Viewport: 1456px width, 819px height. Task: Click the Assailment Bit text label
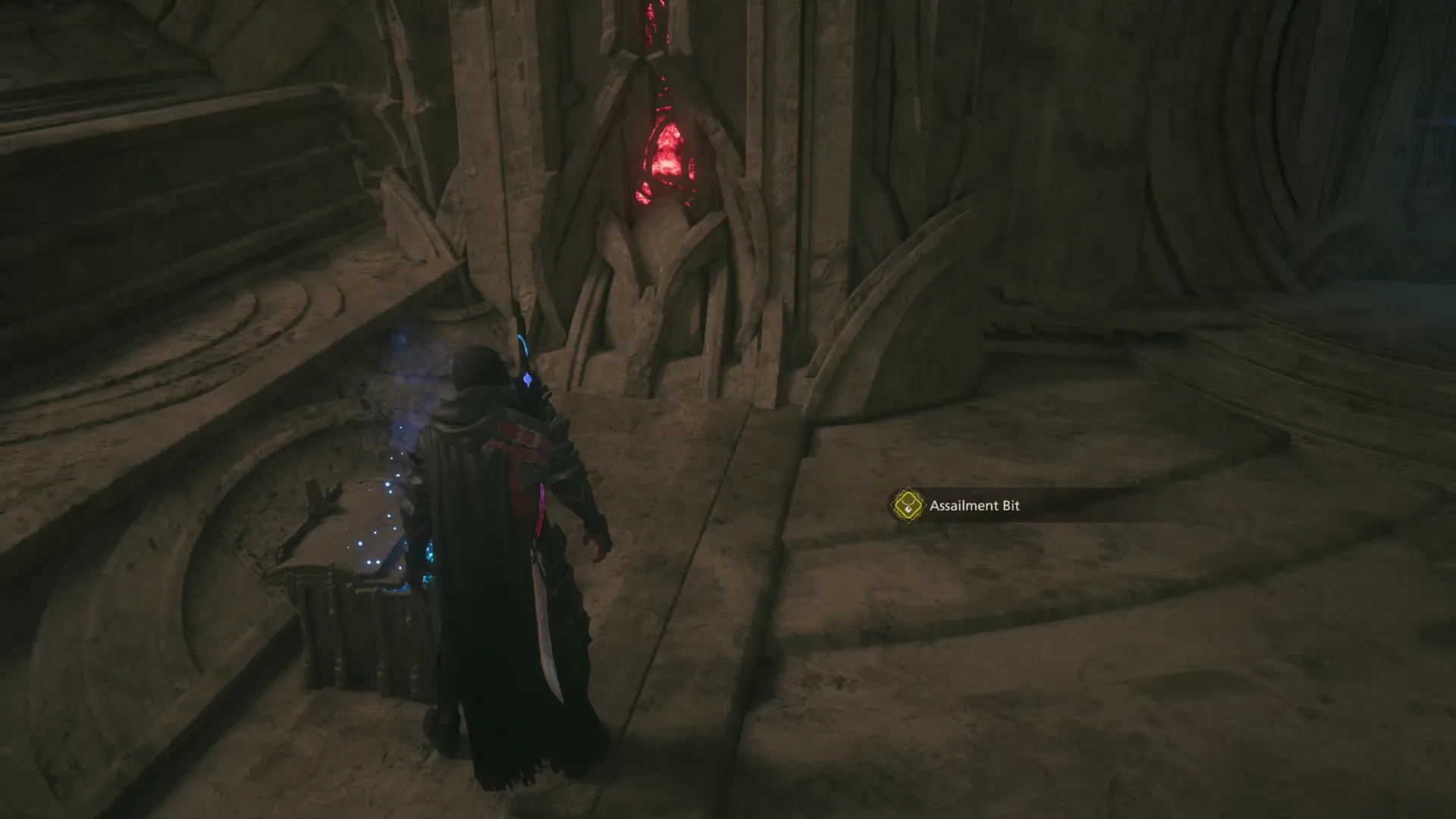[x=977, y=506]
